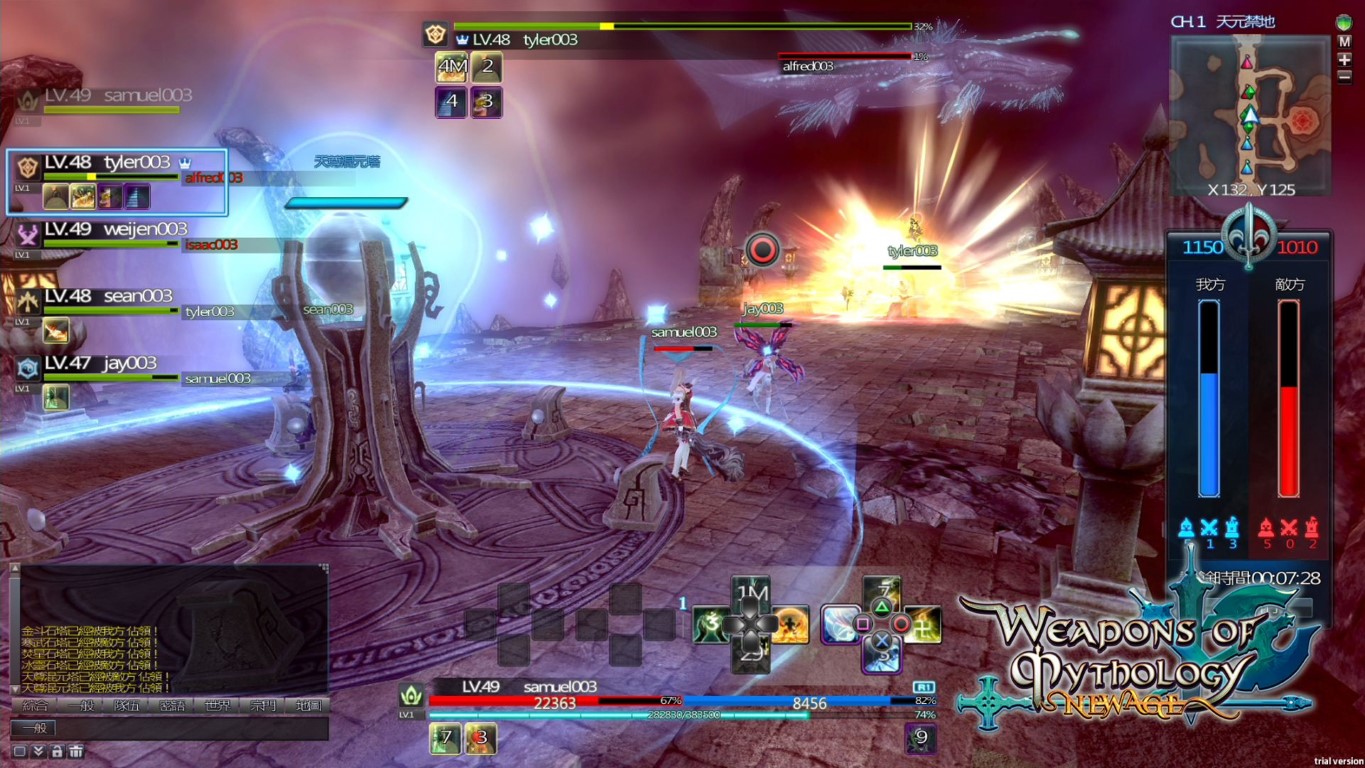Zoom in the minimap with plus button

click(1344, 58)
